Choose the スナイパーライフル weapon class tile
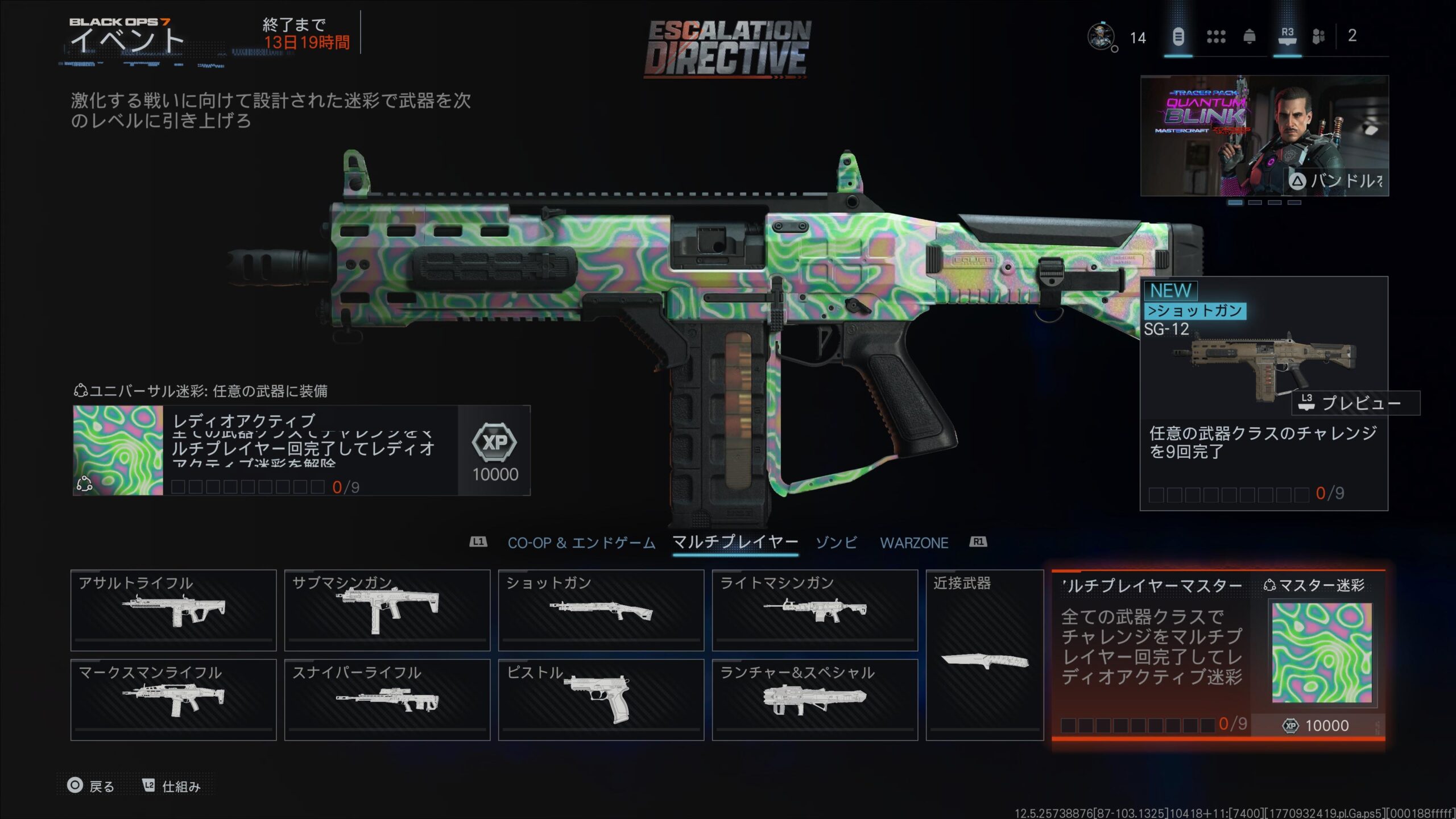 pyautogui.click(x=387, y=699)
